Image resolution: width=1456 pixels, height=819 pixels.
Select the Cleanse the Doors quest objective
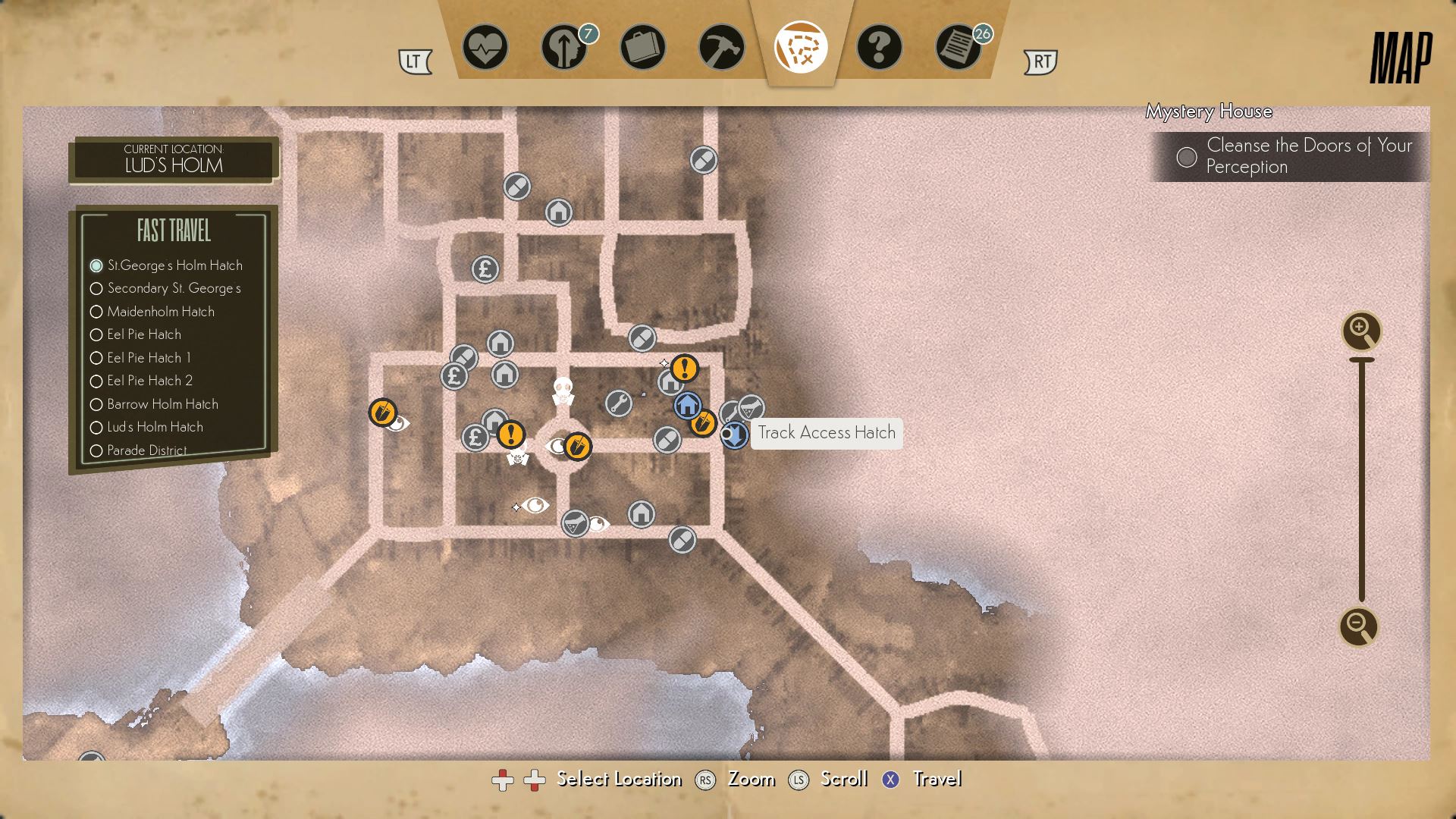[1308, 156]
